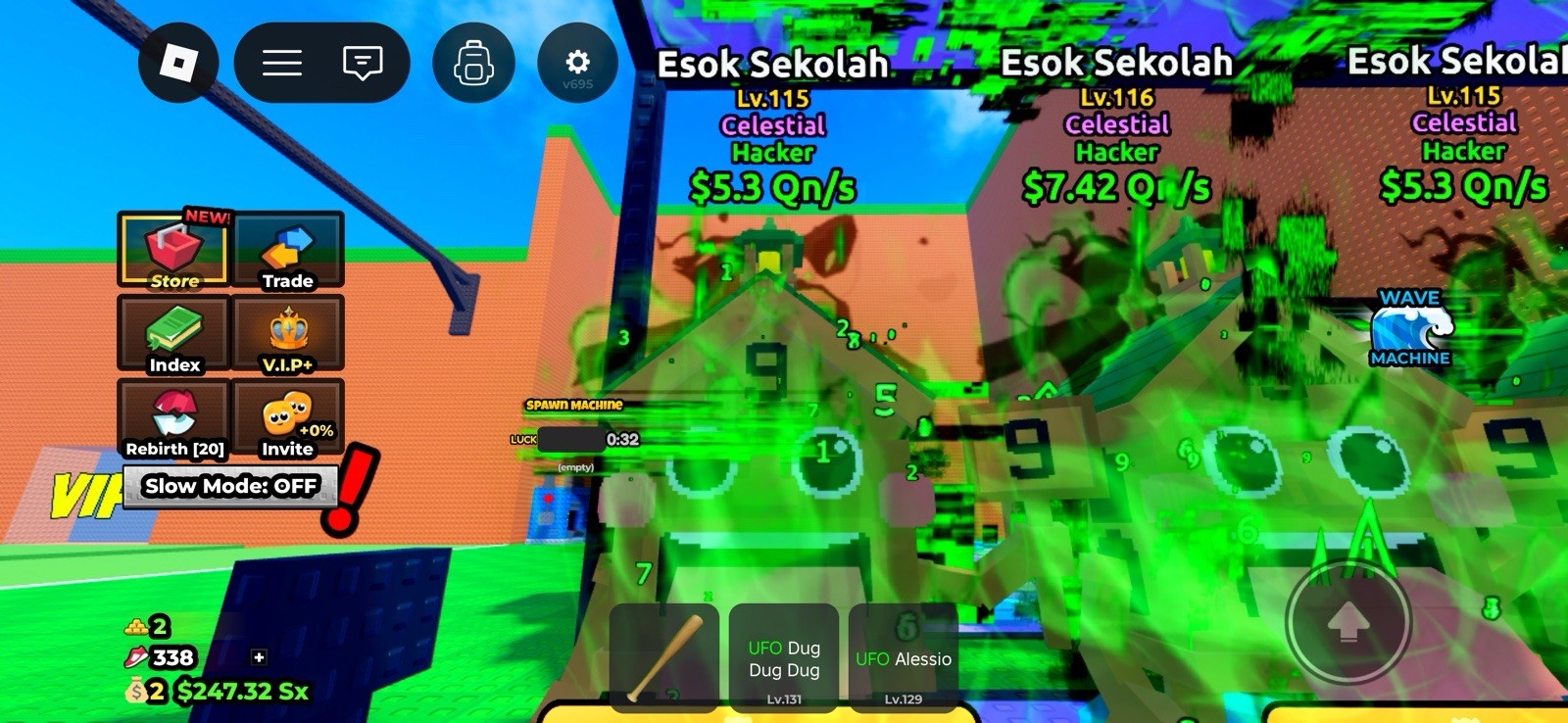1568x723 pixels.
Task: Select the baseball bat hotbar item
Action: tap(665, 658)
